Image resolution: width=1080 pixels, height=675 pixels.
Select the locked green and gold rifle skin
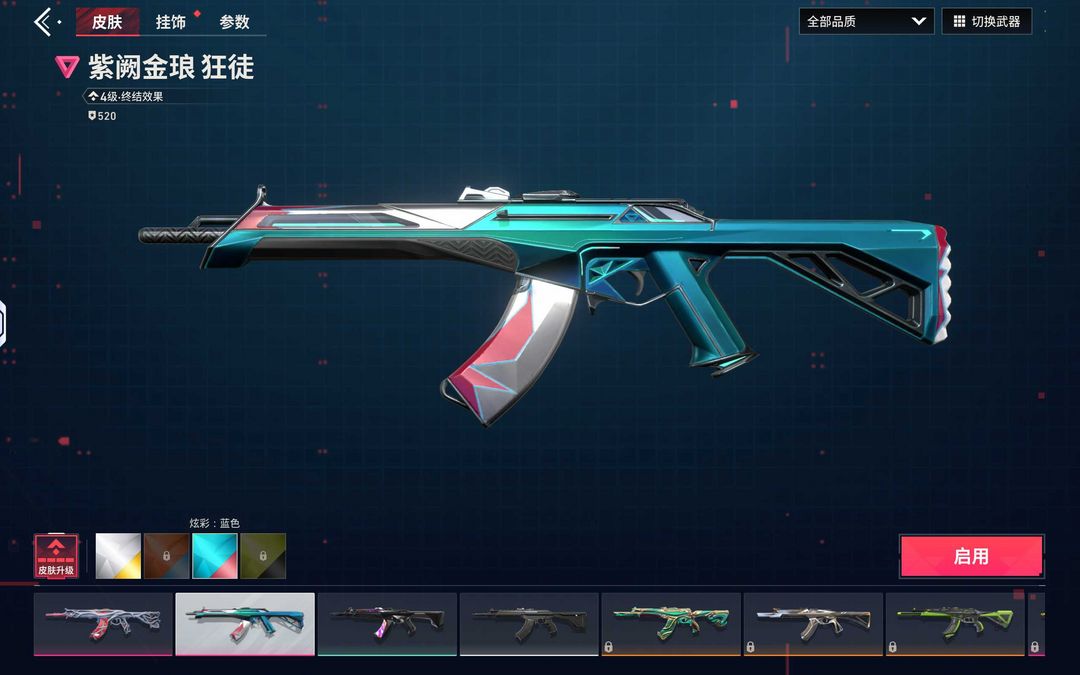coord(671,624)
